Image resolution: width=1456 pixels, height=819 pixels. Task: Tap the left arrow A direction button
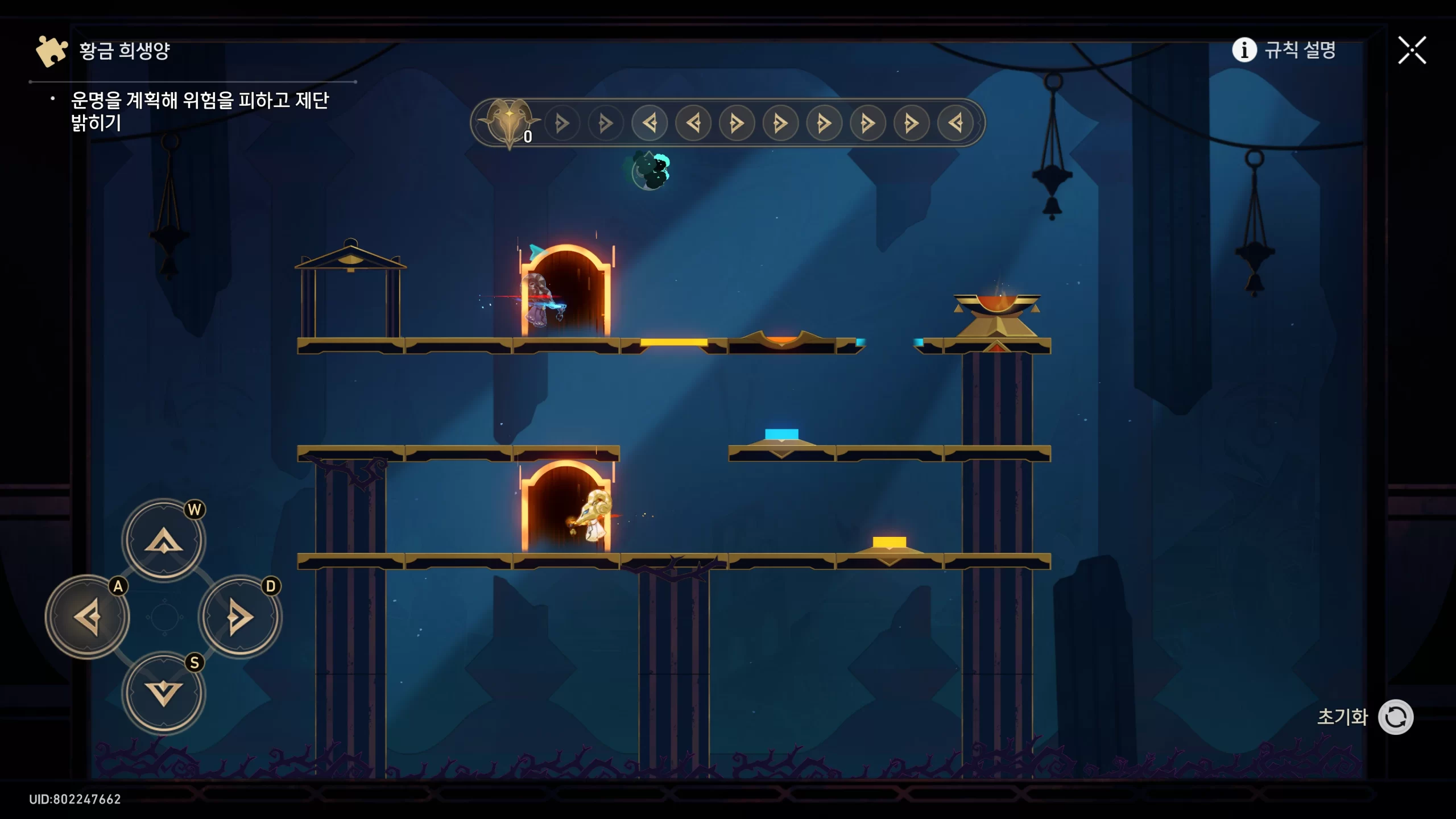point(88,617)
